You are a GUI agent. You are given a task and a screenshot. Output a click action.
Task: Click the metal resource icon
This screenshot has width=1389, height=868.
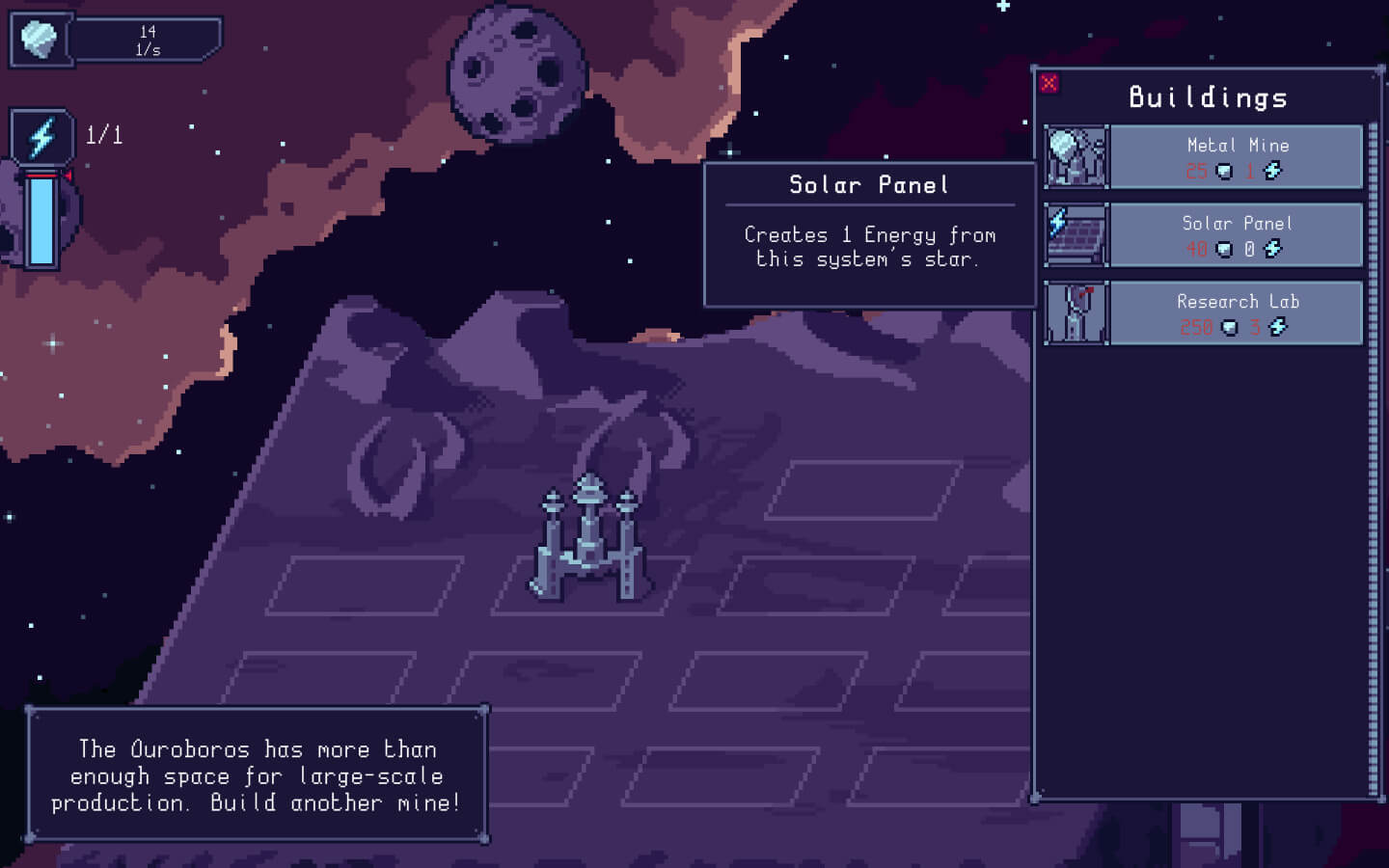[40, 40]
